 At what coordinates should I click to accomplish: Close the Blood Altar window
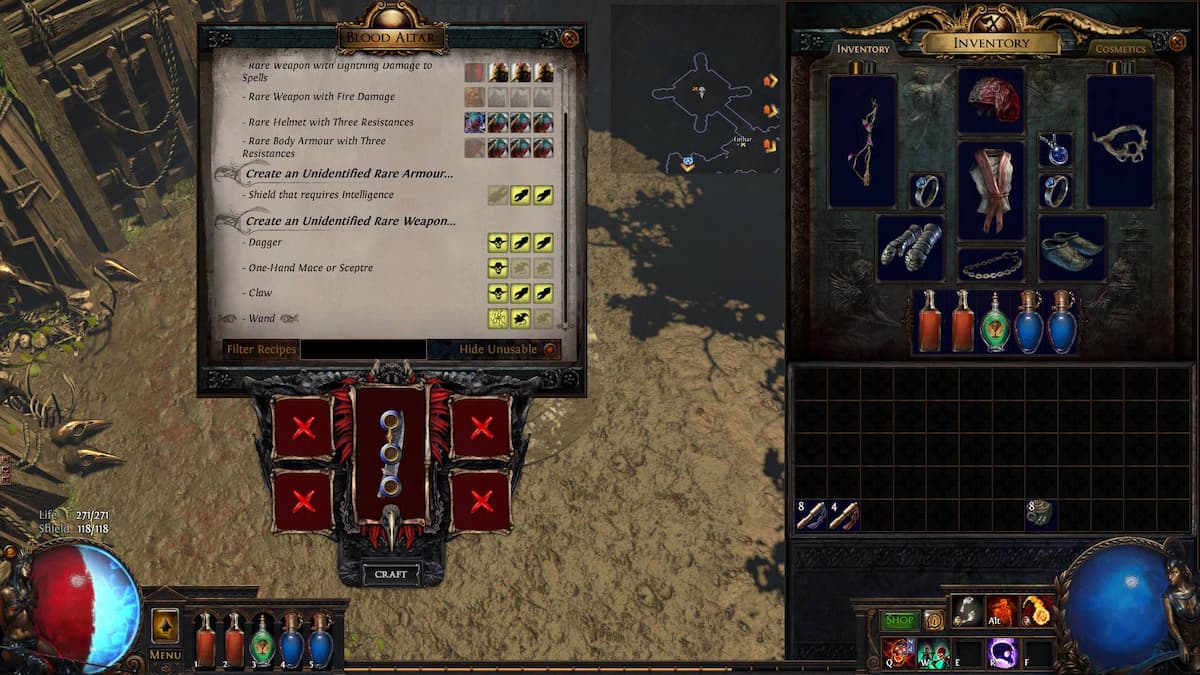pyautogui.click(x=569, y=39)
